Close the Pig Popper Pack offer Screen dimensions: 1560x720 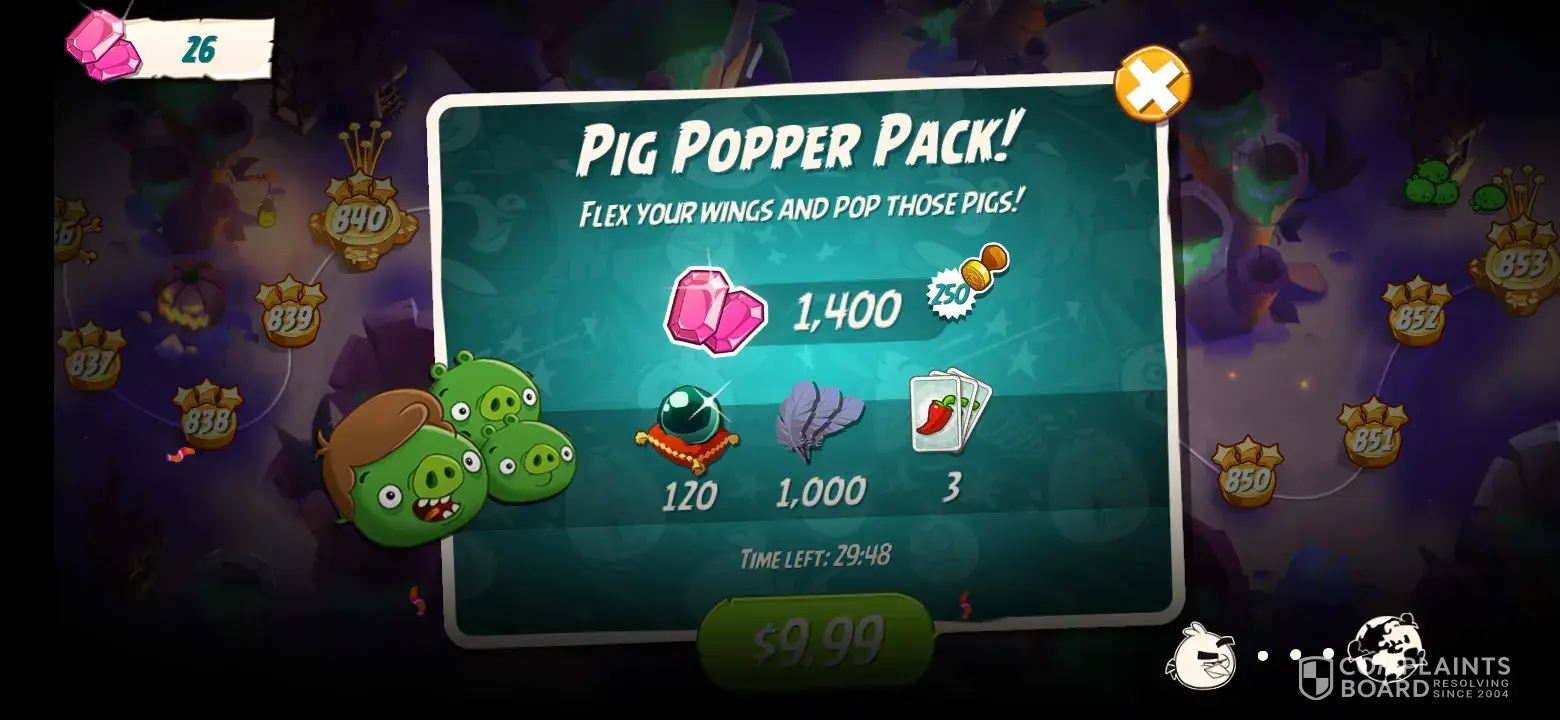tap(1152, 84)
